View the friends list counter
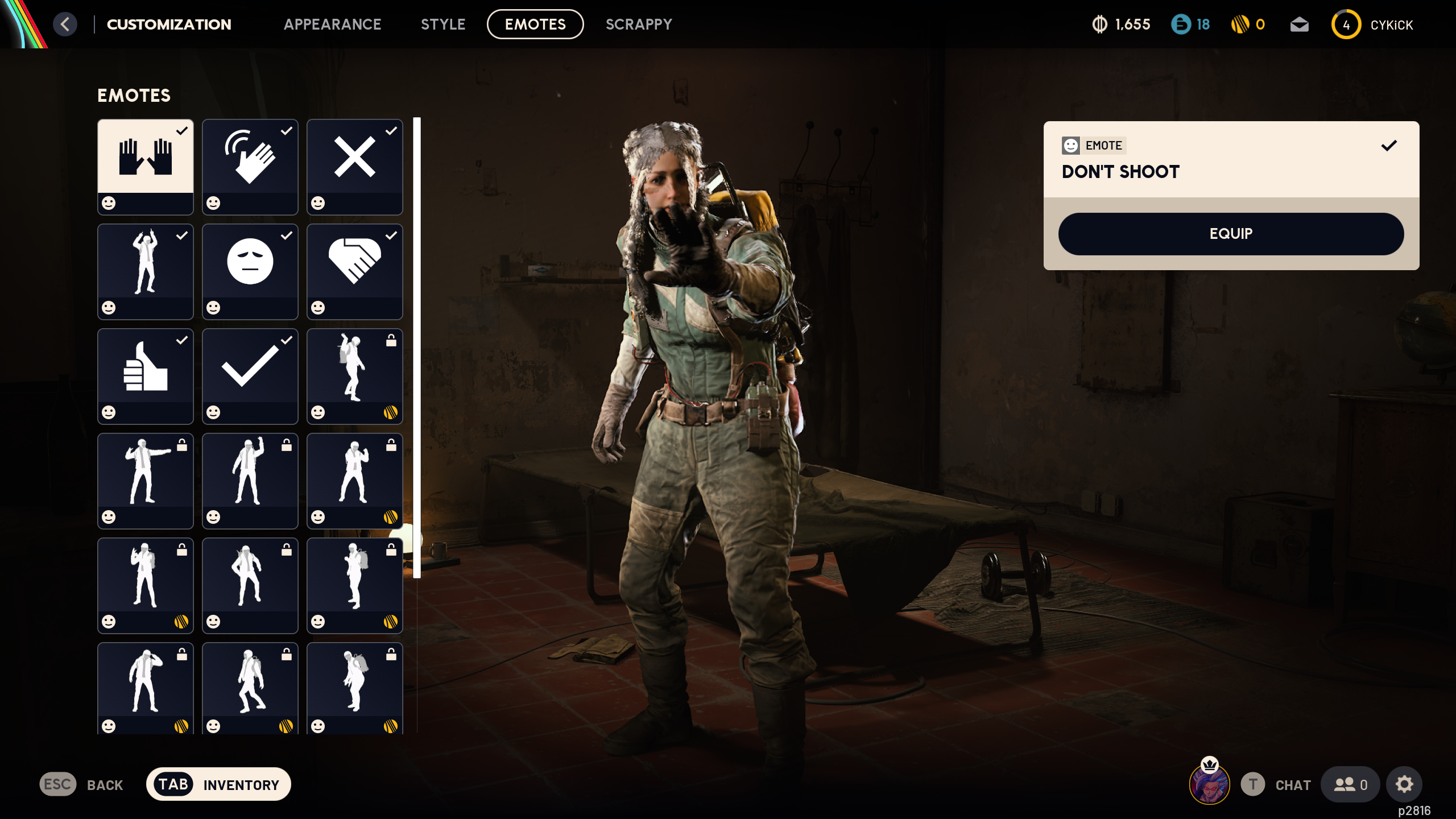 (x=1349, y=784)
